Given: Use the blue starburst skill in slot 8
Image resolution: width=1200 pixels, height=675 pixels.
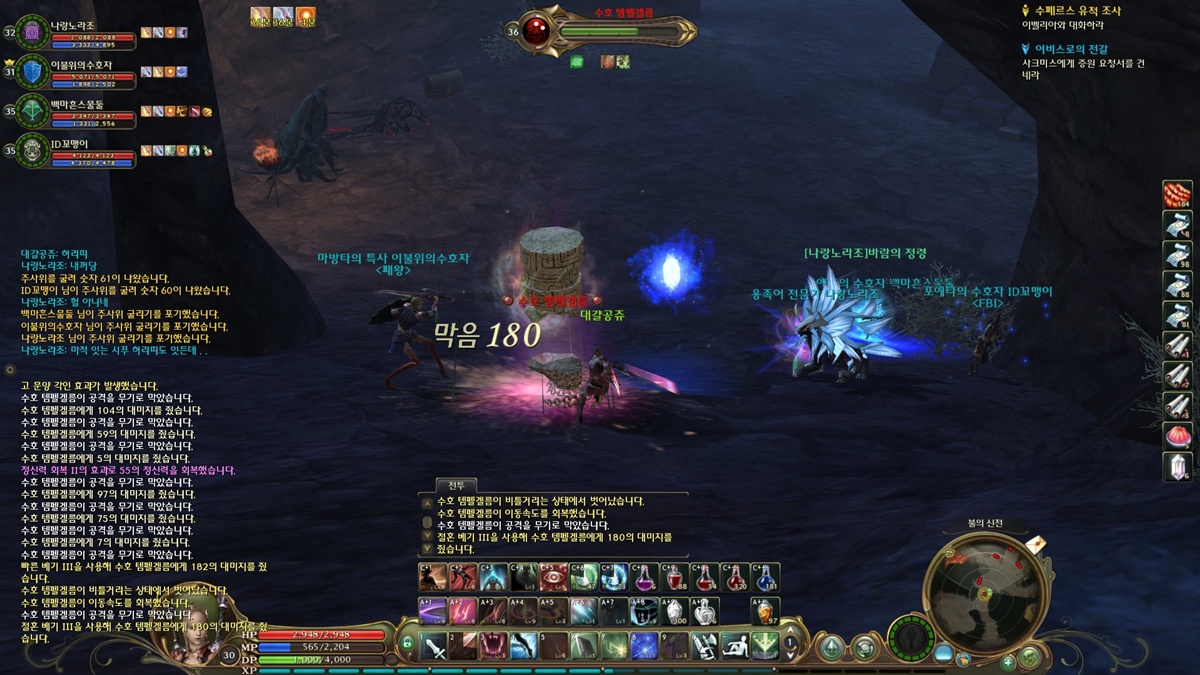Looking at the screenshot, I should coord(645,646).
